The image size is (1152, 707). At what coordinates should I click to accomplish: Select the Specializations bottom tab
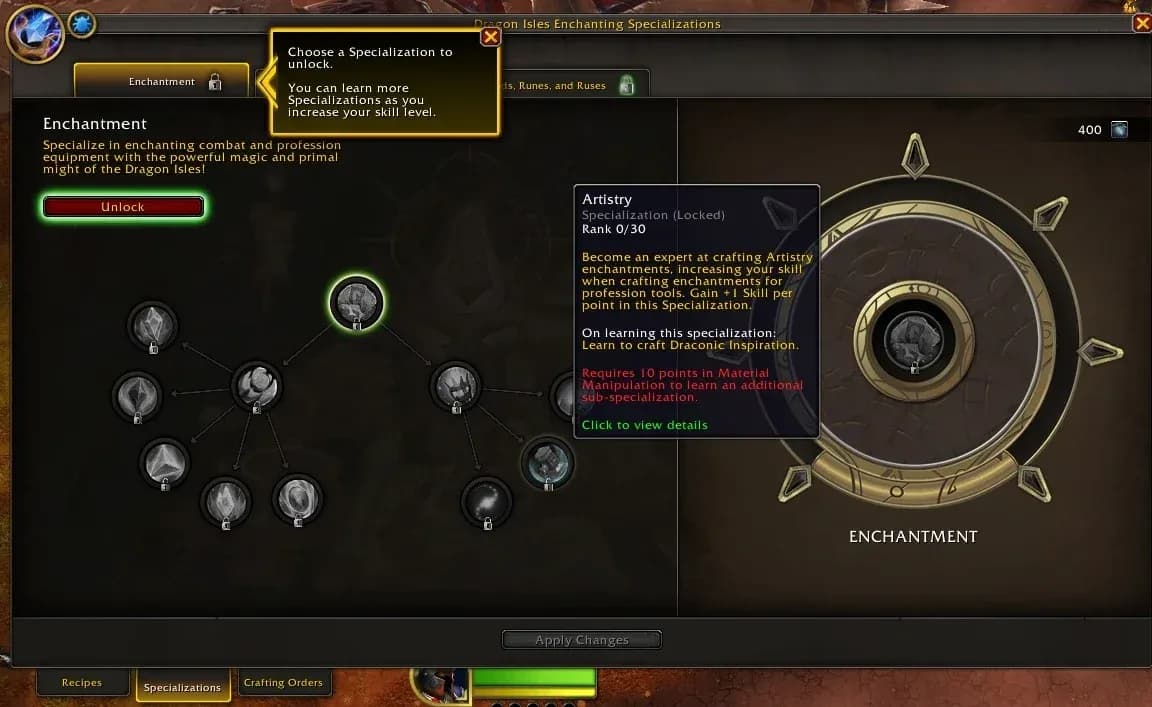182,687
